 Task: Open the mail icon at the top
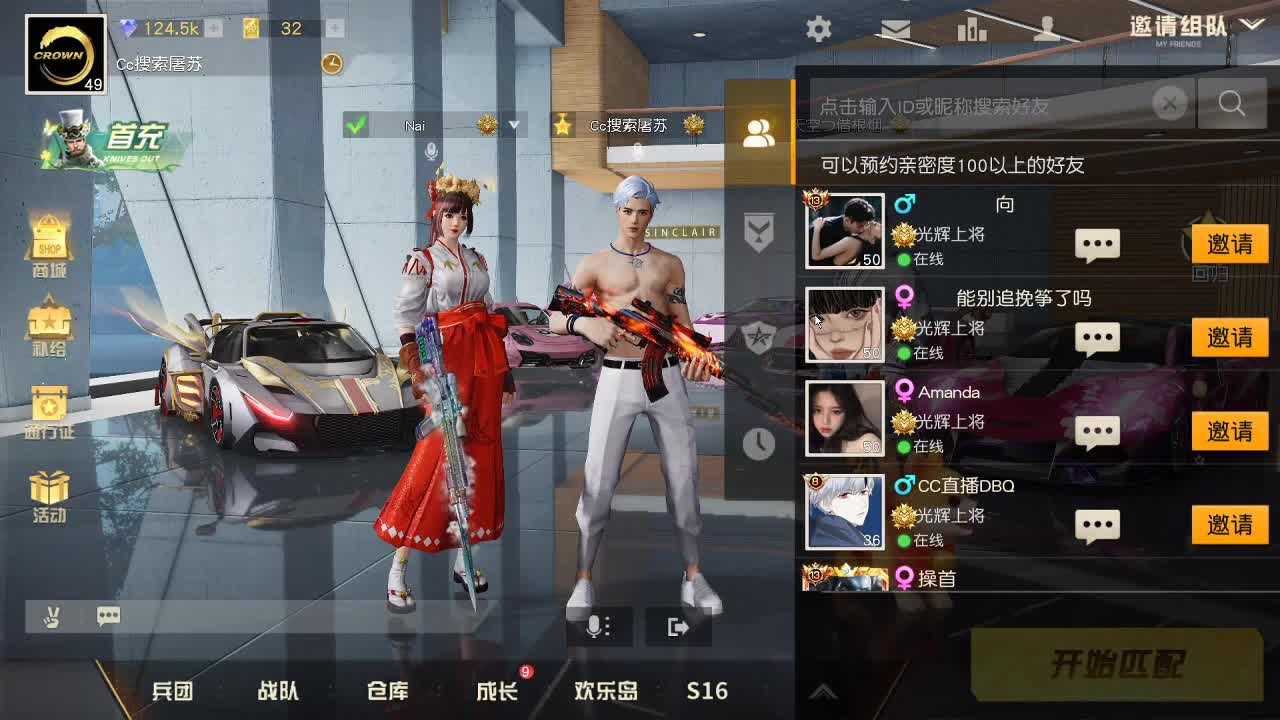tap(895, 30)
